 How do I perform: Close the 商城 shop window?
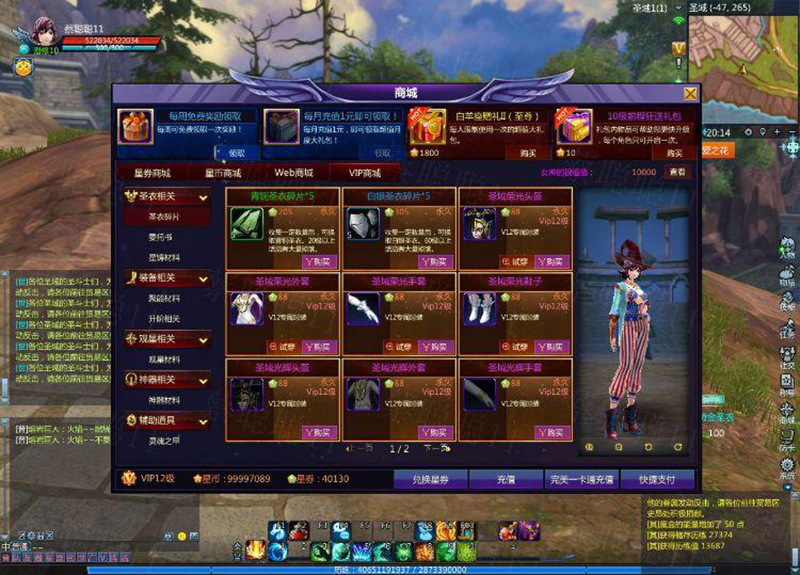[x=690, y=93]
